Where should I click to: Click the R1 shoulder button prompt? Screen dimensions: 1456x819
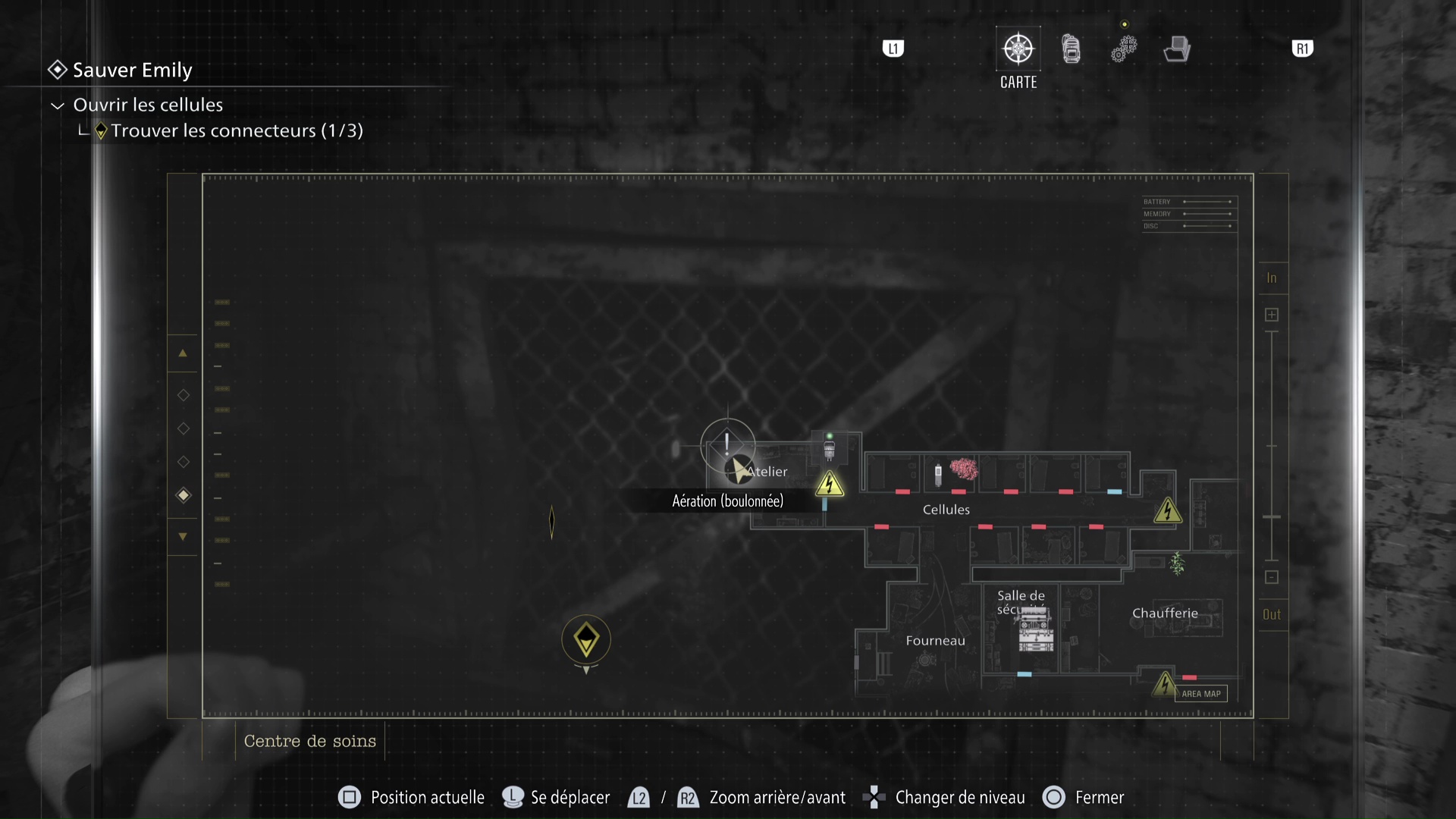point(1302,48)
